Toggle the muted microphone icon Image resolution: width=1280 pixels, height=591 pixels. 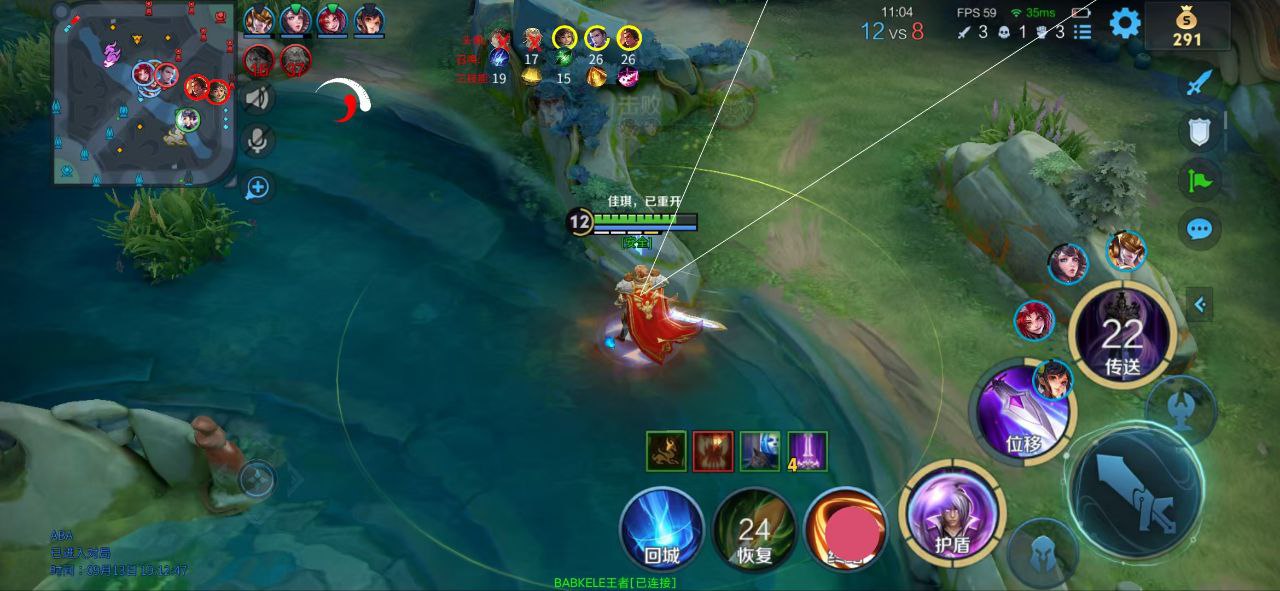(258, 141)
